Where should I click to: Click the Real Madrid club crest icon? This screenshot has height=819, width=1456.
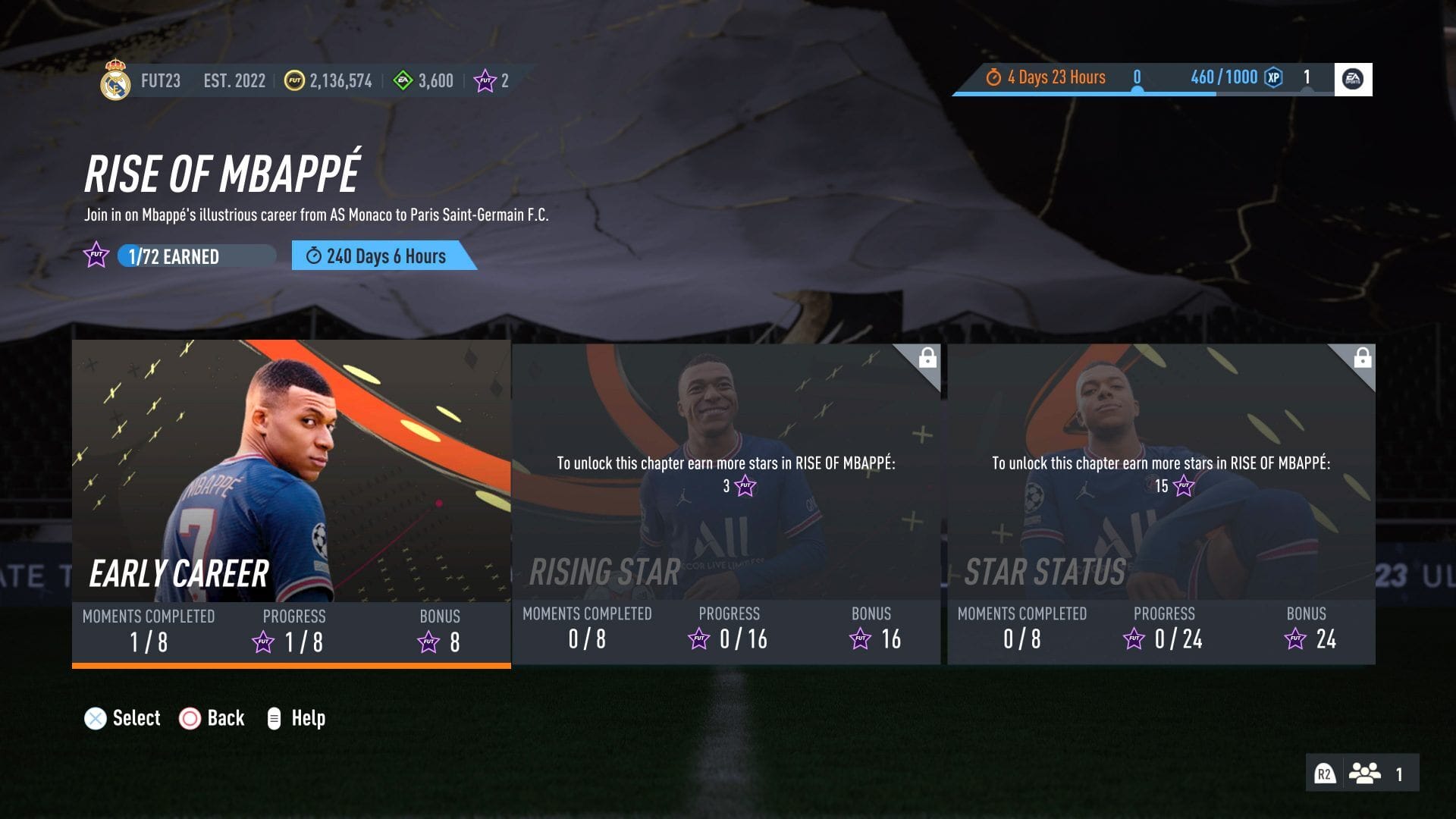[x=115, y=80]
